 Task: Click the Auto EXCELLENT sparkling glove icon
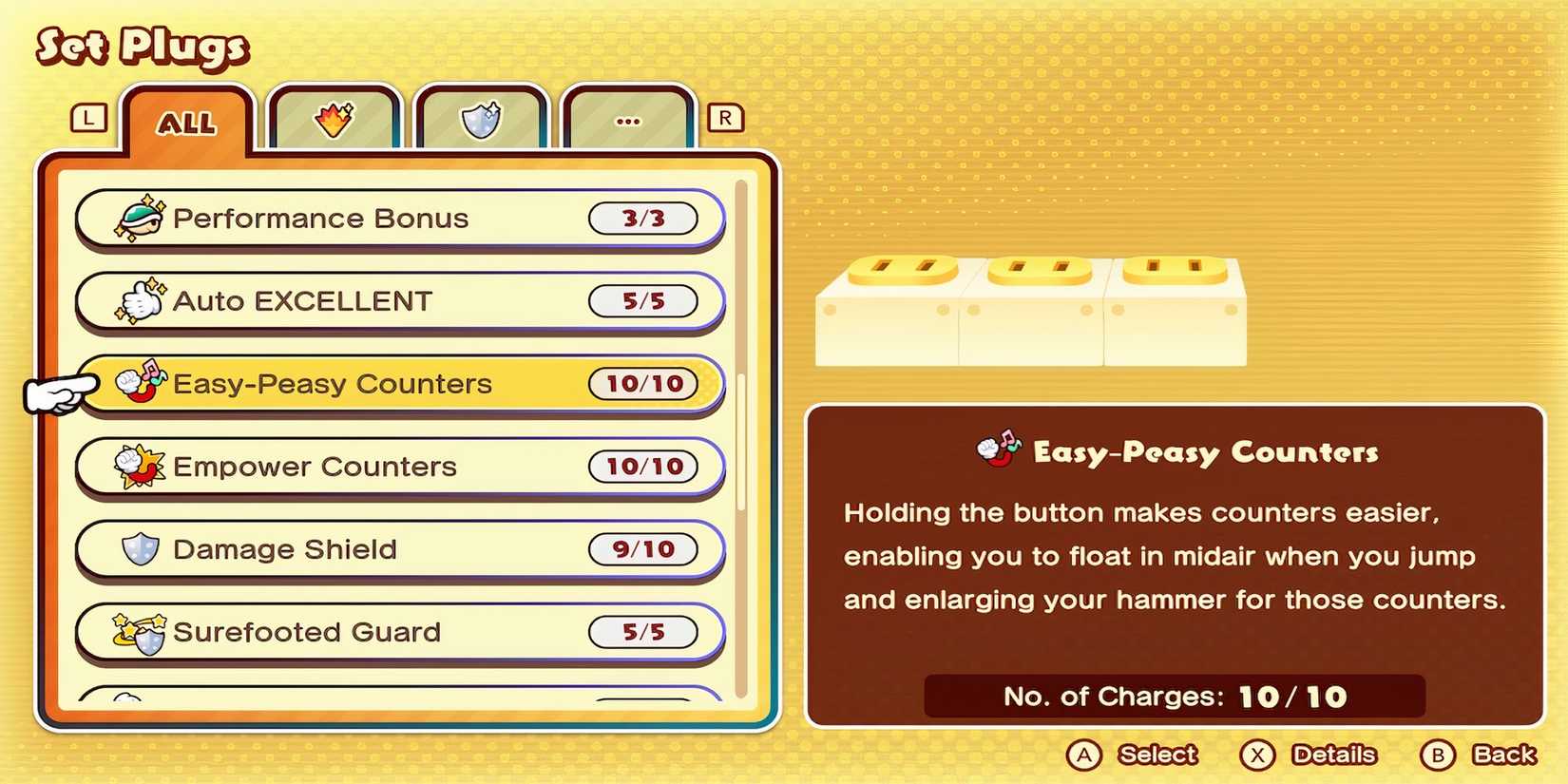pyautogui.click(x=138, y=300)
